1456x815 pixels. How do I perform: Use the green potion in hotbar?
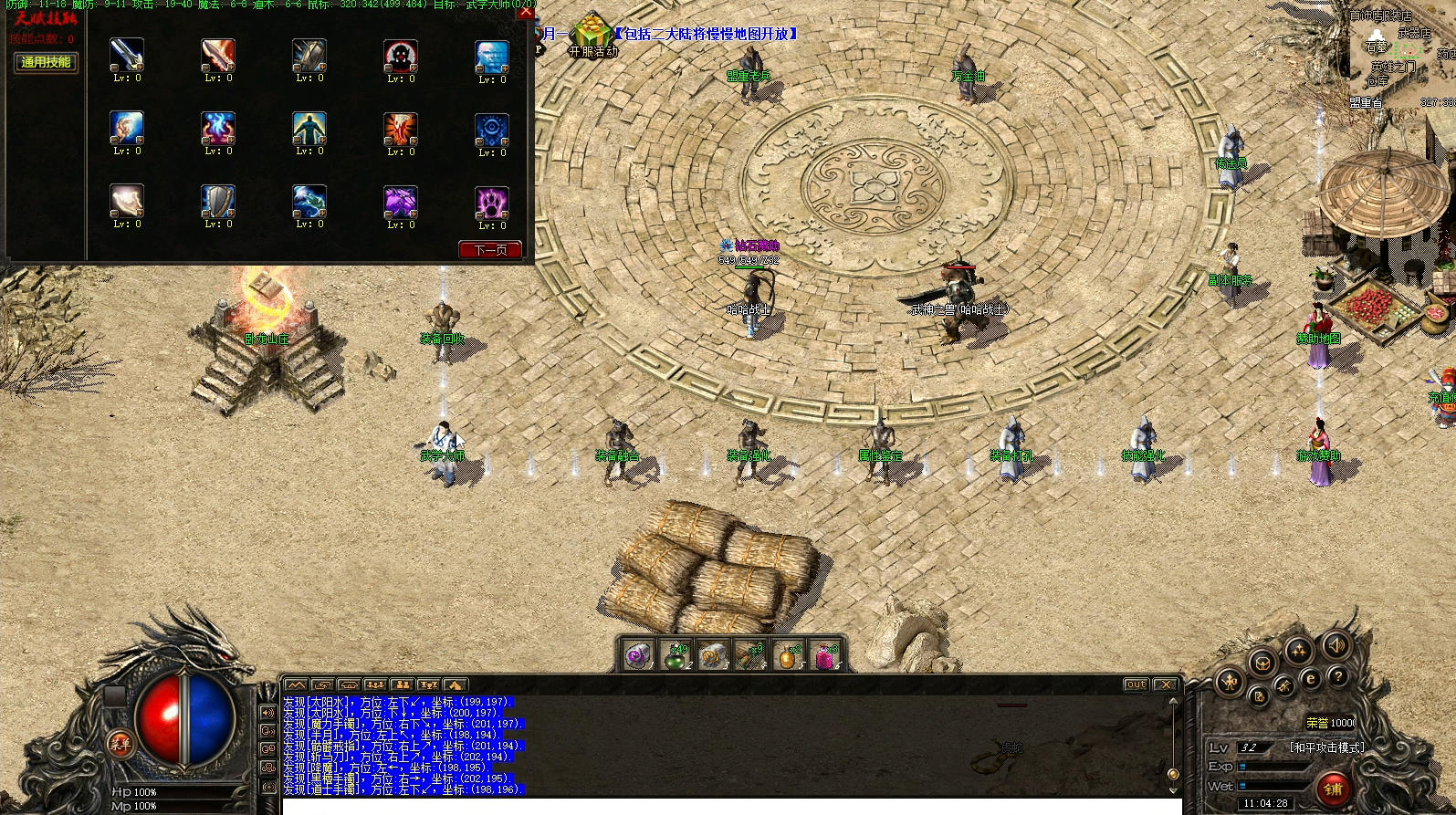coord(676,655)
